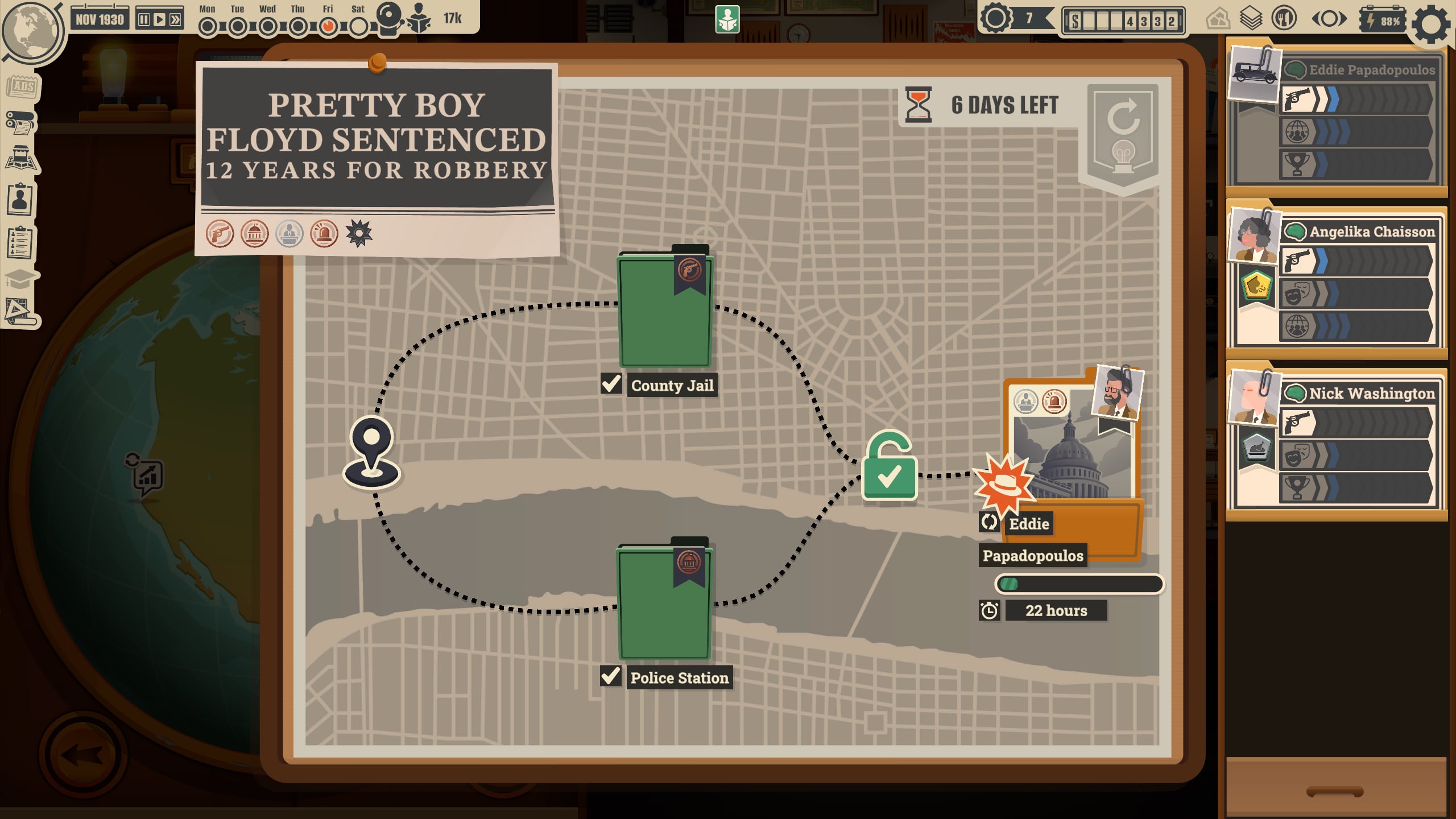
Task: Click the play speed button
Action: pyautogui.click(x=160, y=20)
